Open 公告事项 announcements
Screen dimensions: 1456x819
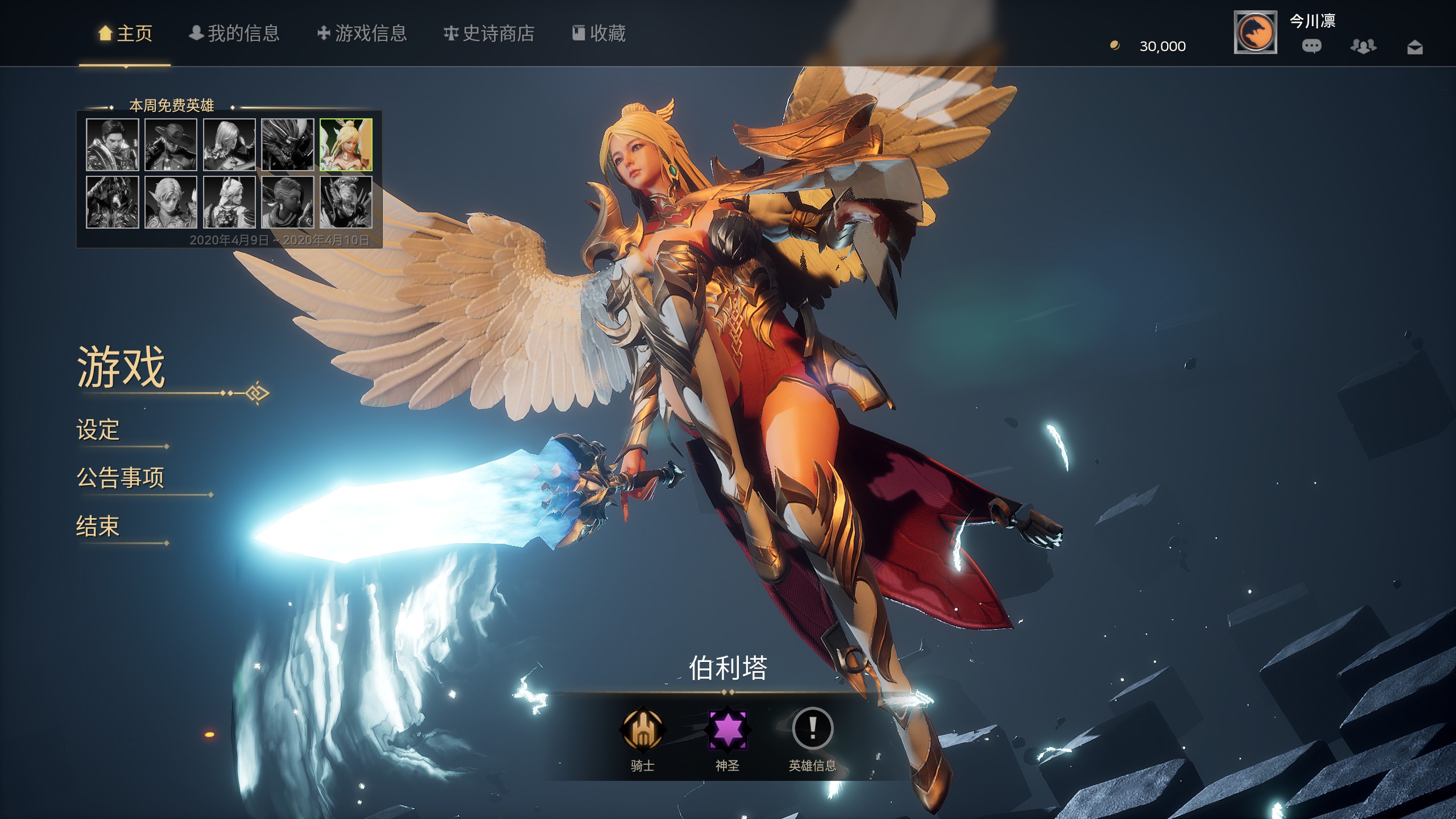(x=121, y=479)
